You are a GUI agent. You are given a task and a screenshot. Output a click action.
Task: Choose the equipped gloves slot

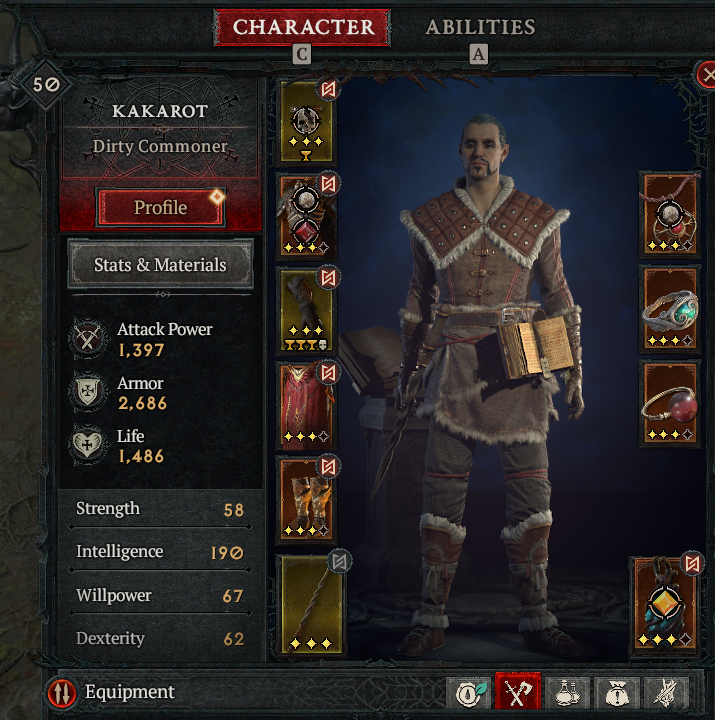click(x=307, y=310)
